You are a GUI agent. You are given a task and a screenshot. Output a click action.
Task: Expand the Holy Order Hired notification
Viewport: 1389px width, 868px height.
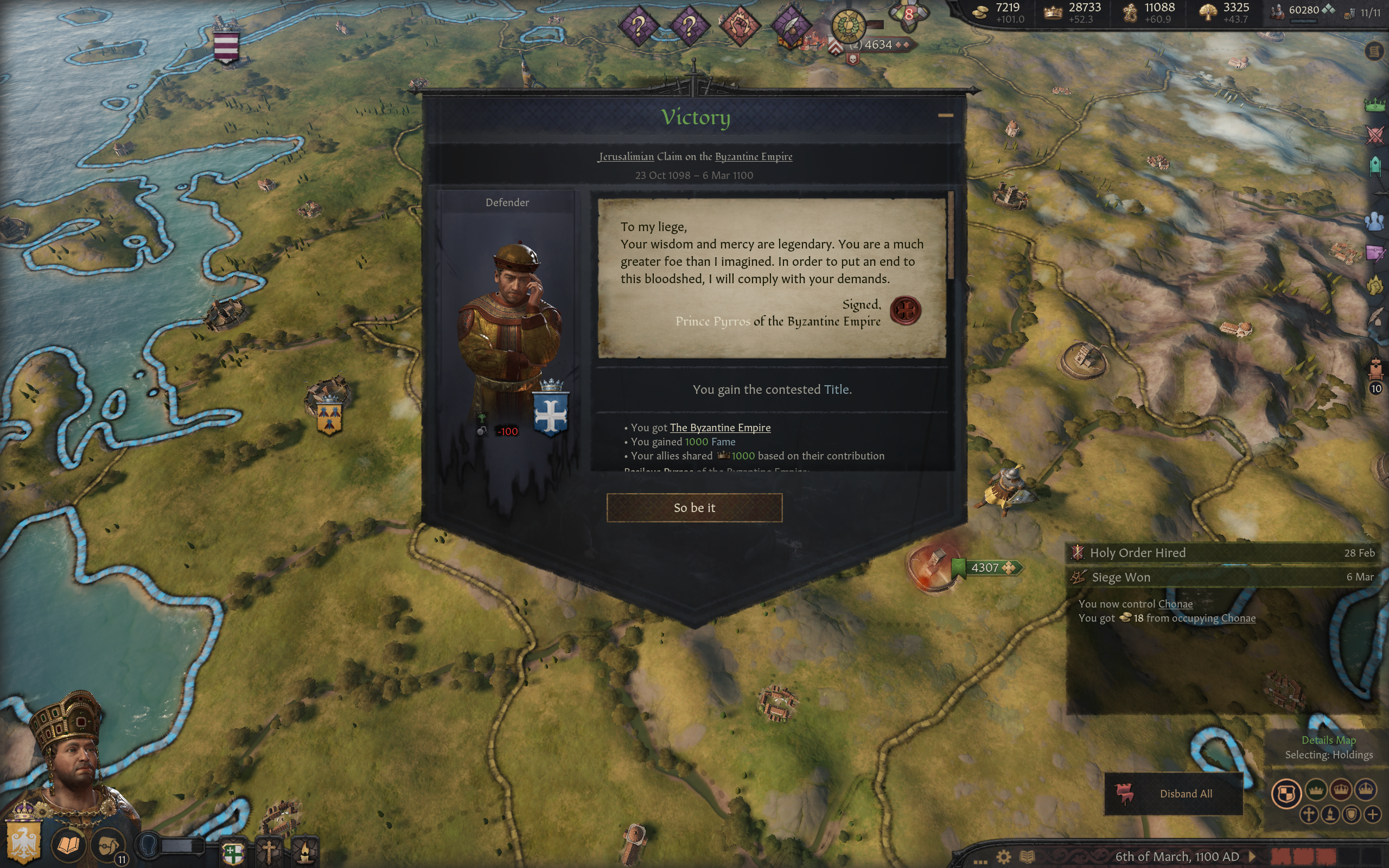coord(1222,553)
